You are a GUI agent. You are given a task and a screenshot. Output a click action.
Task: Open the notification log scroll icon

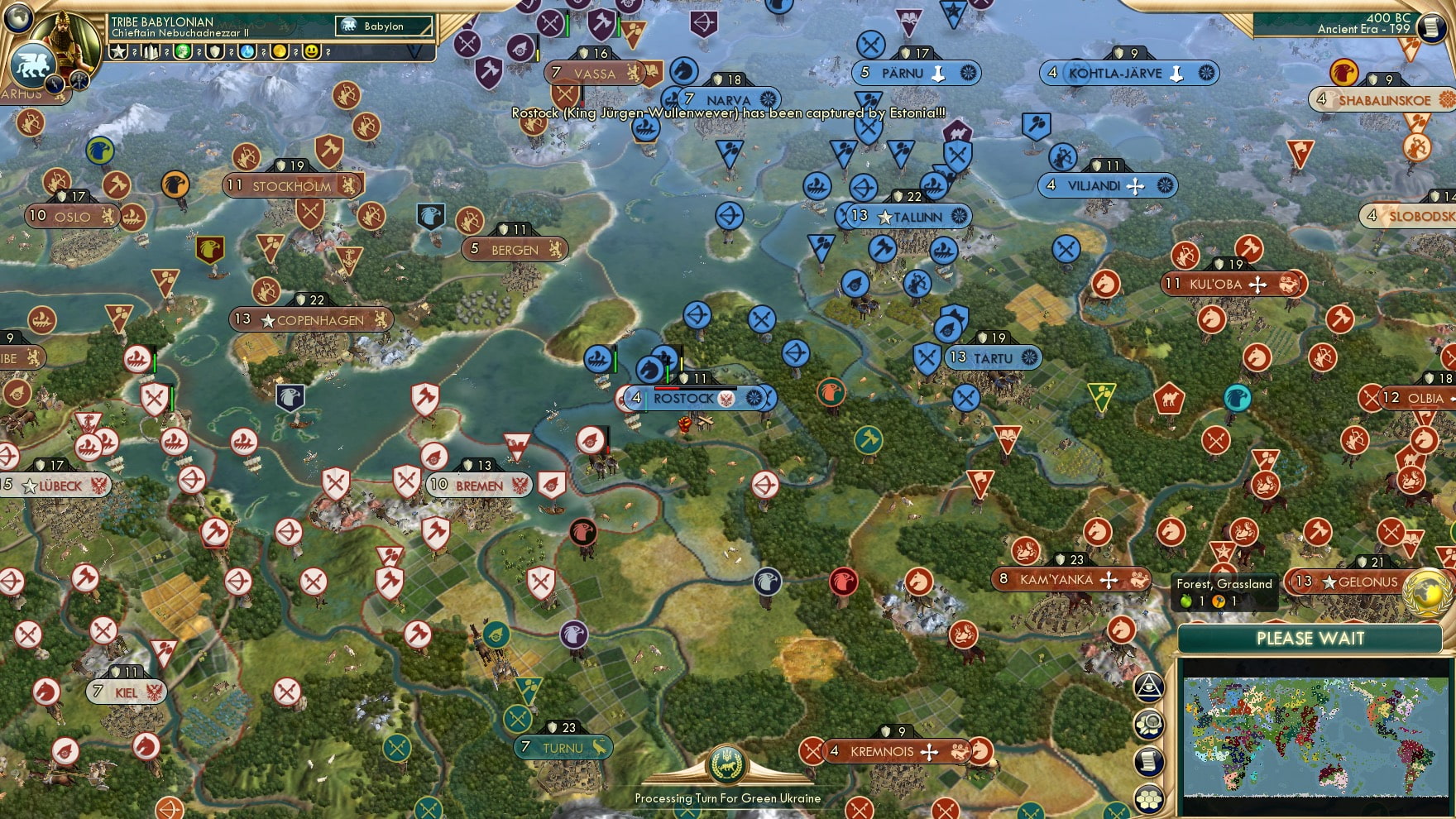click(1147, 763)
